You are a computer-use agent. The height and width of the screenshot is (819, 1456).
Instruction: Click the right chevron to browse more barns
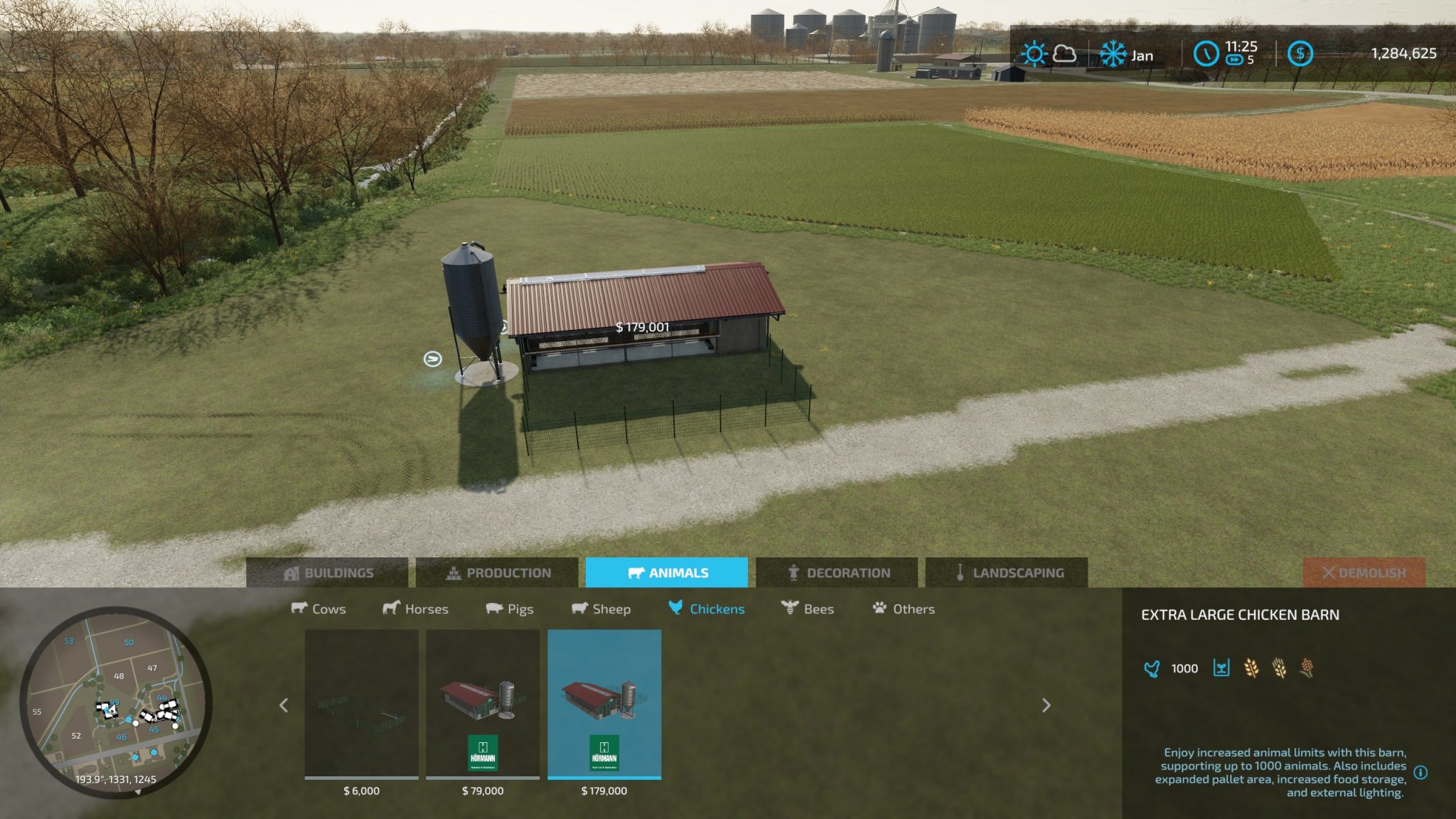point(1046,706)
